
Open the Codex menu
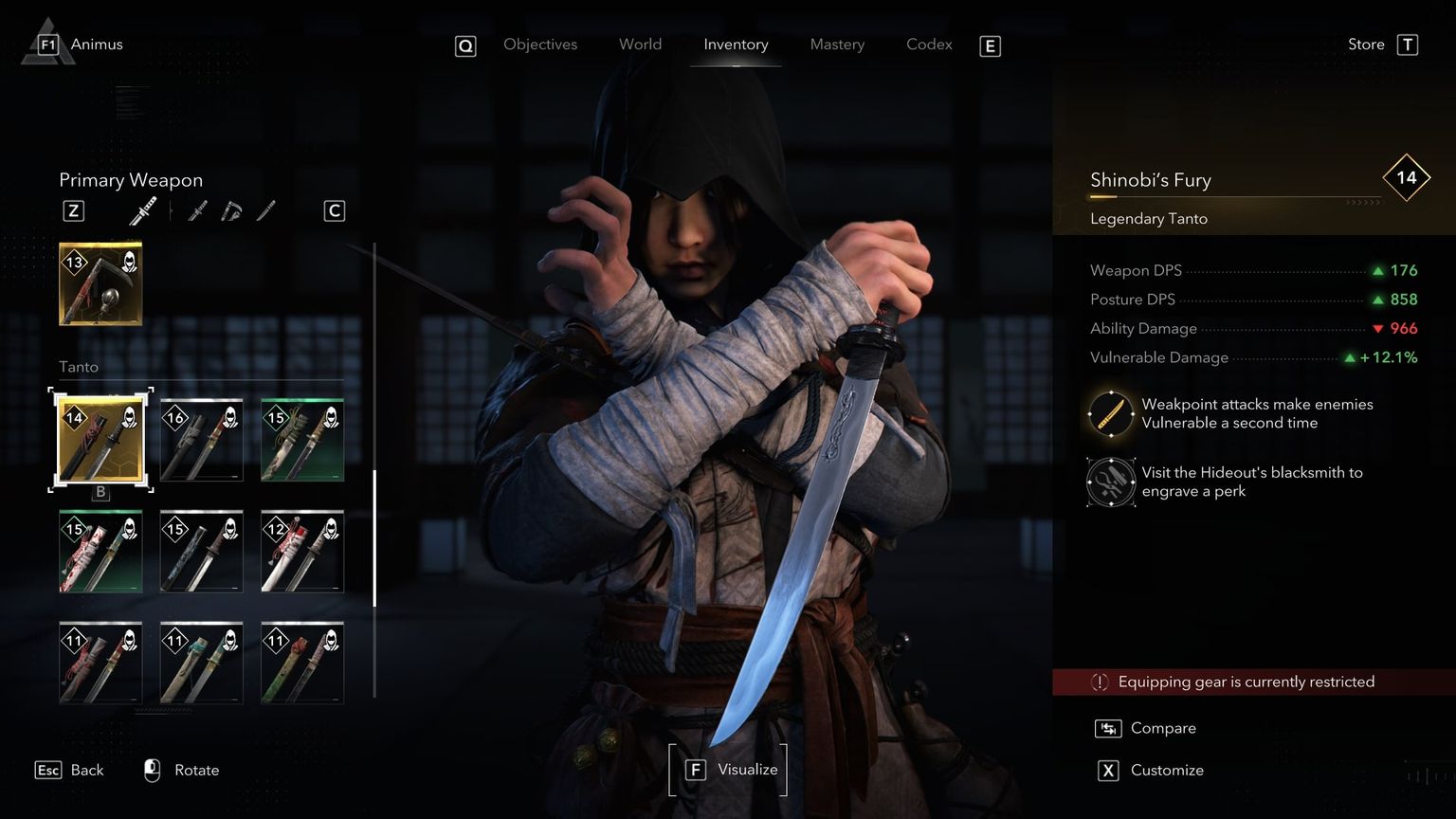928,44
